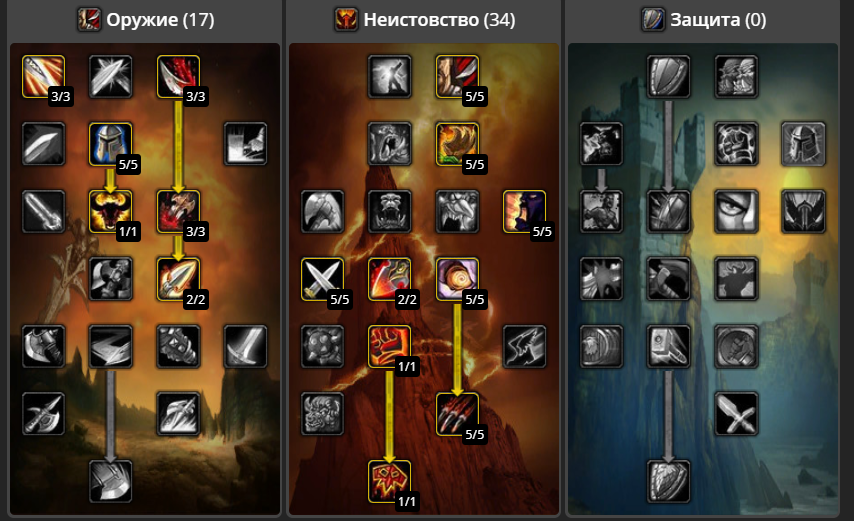
Task: Select the spearhead talent with 2/2 points
Action: point(178,279)
